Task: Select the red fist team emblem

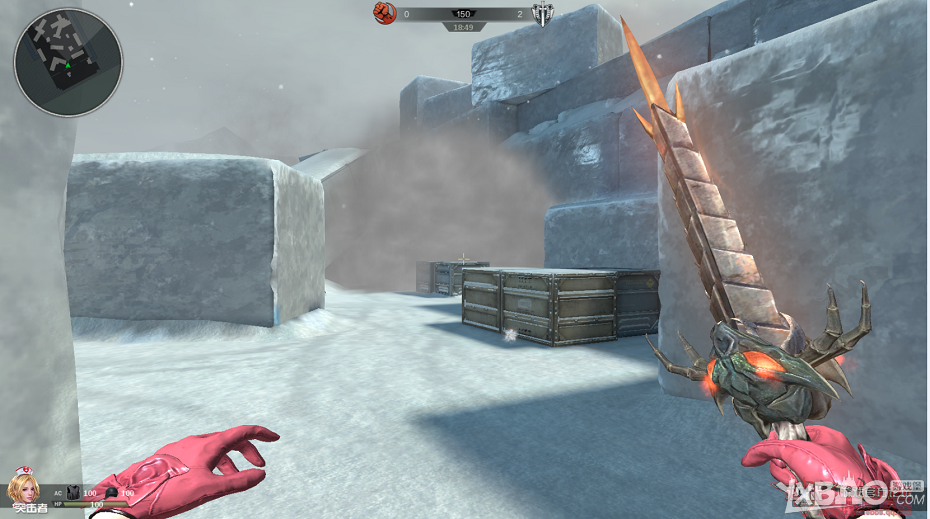Action: click(384, 13)
